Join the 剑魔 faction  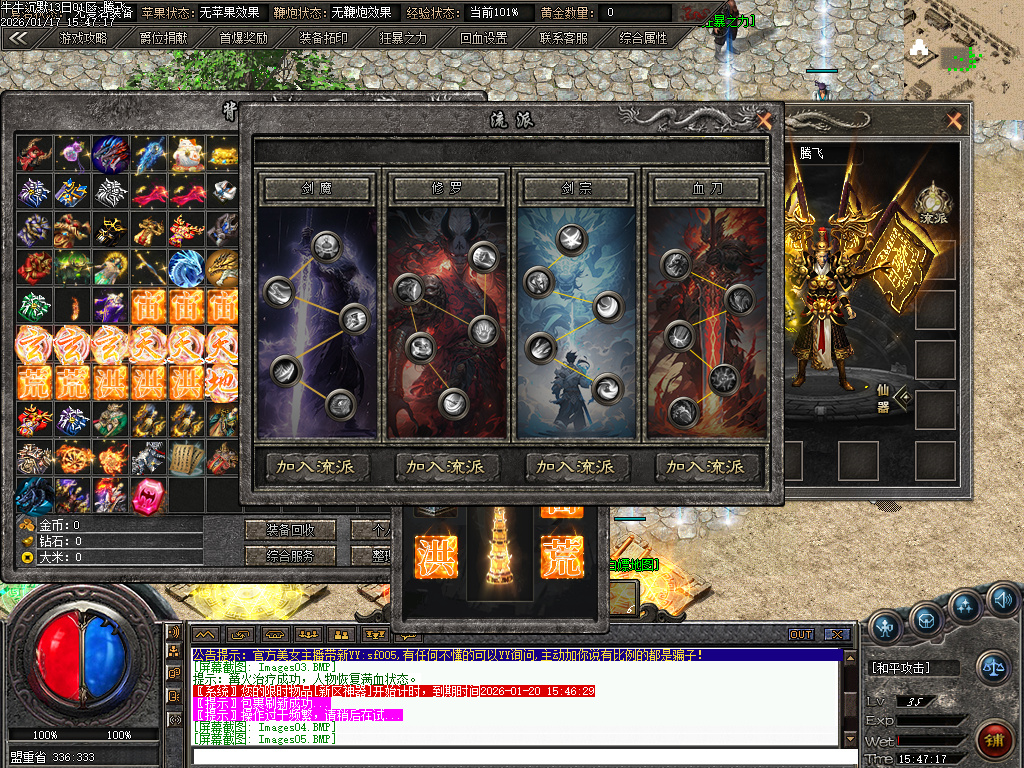(317, 466)
